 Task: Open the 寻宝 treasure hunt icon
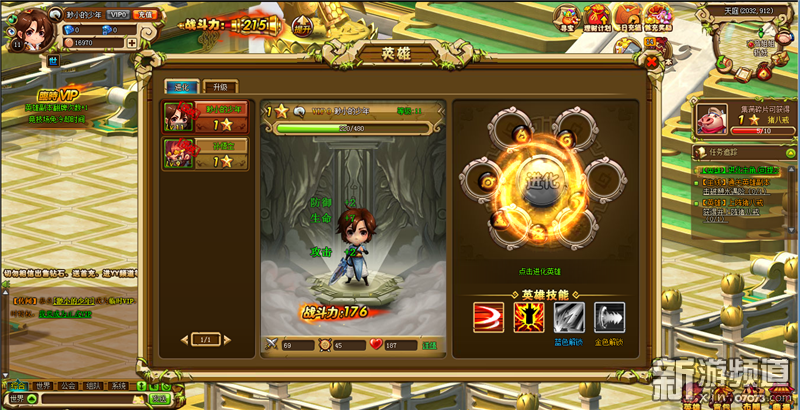click(x=567, y=14)
